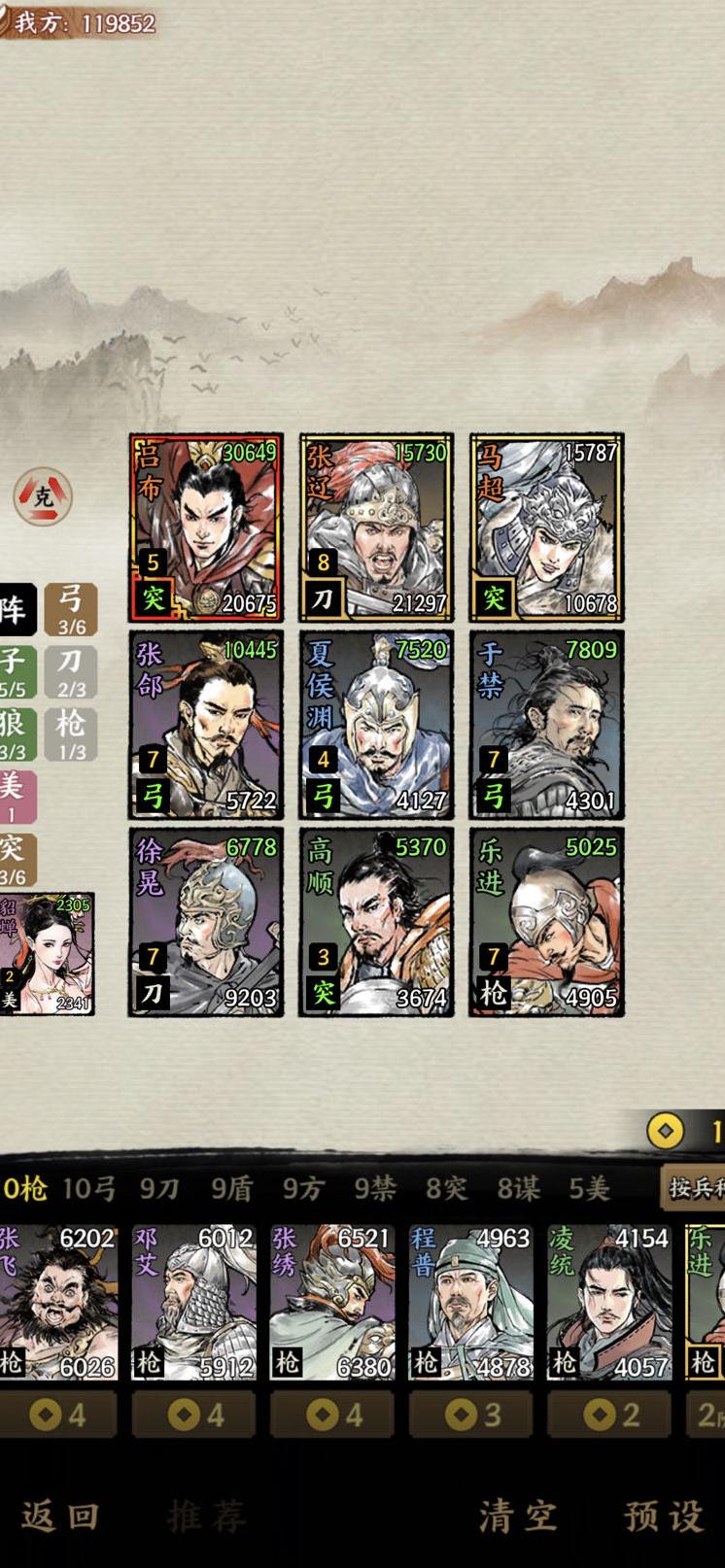
Task: Switch to the 9盾 category tab
Action: [231, 1188]
